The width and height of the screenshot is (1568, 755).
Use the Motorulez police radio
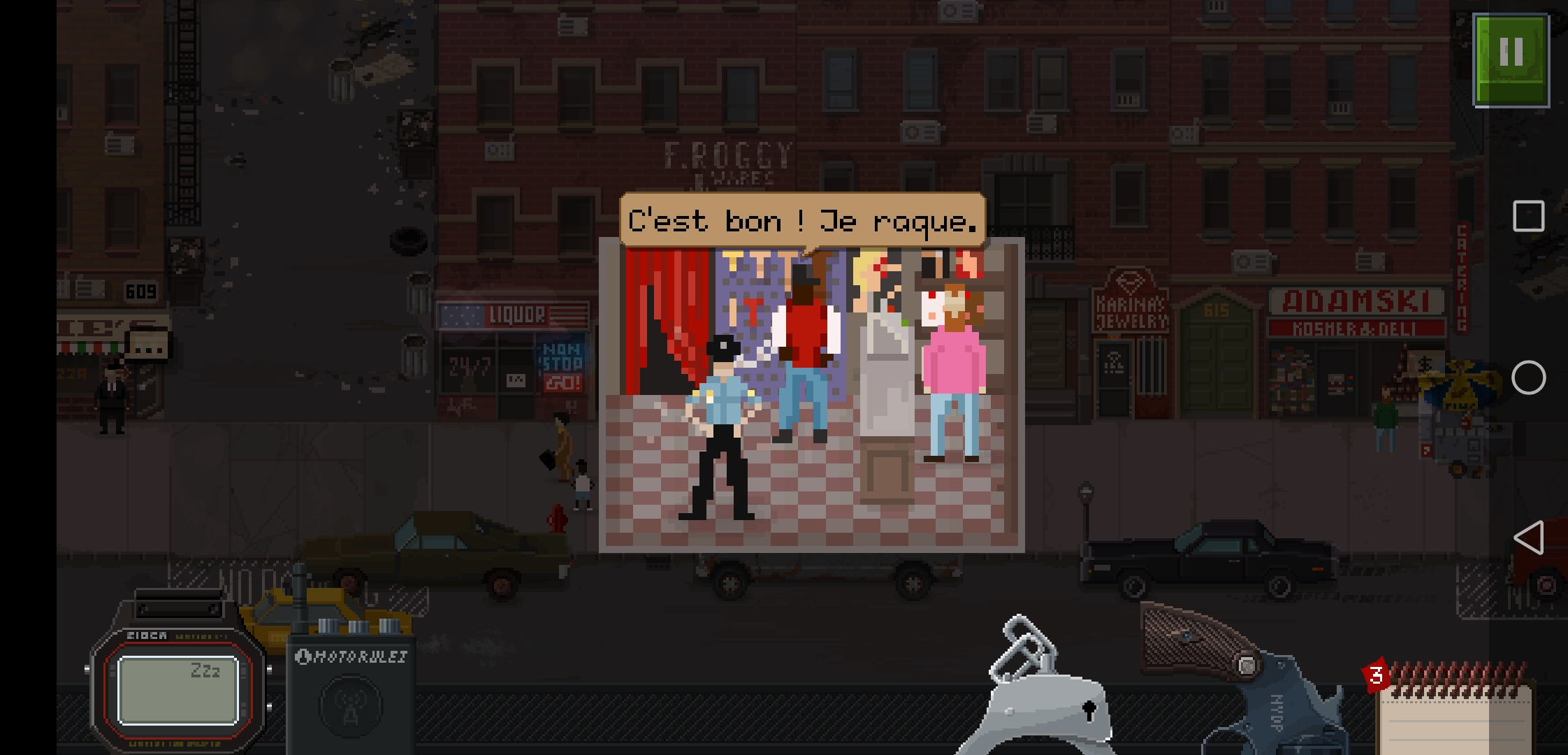tap(351, 692)
